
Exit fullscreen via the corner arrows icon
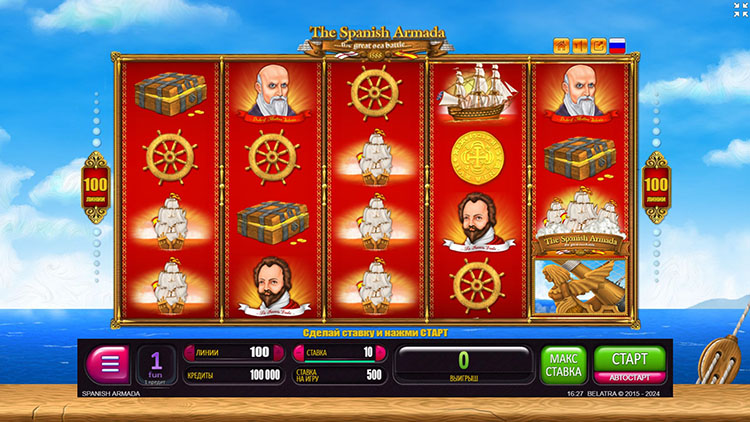point(739,10)
